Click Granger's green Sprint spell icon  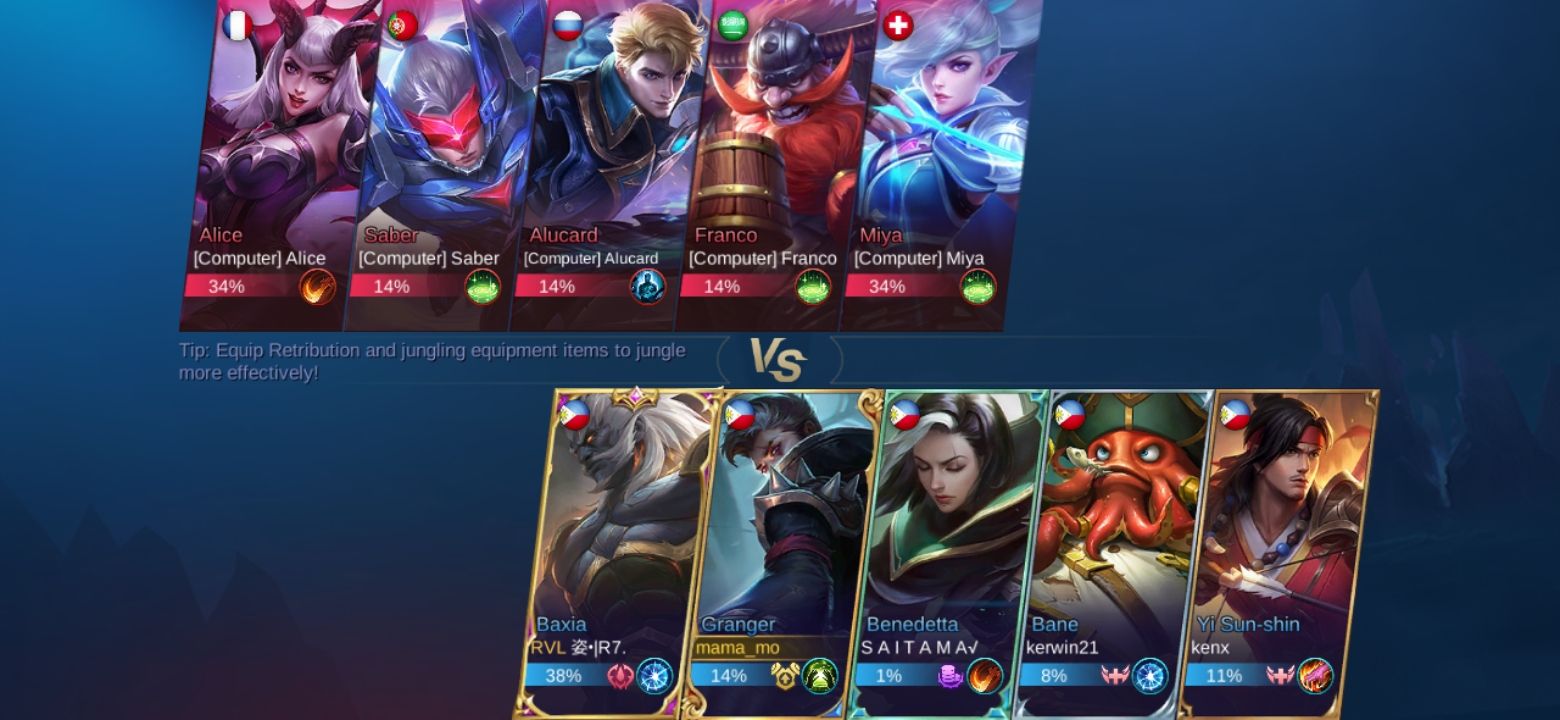tap(818, 676)
